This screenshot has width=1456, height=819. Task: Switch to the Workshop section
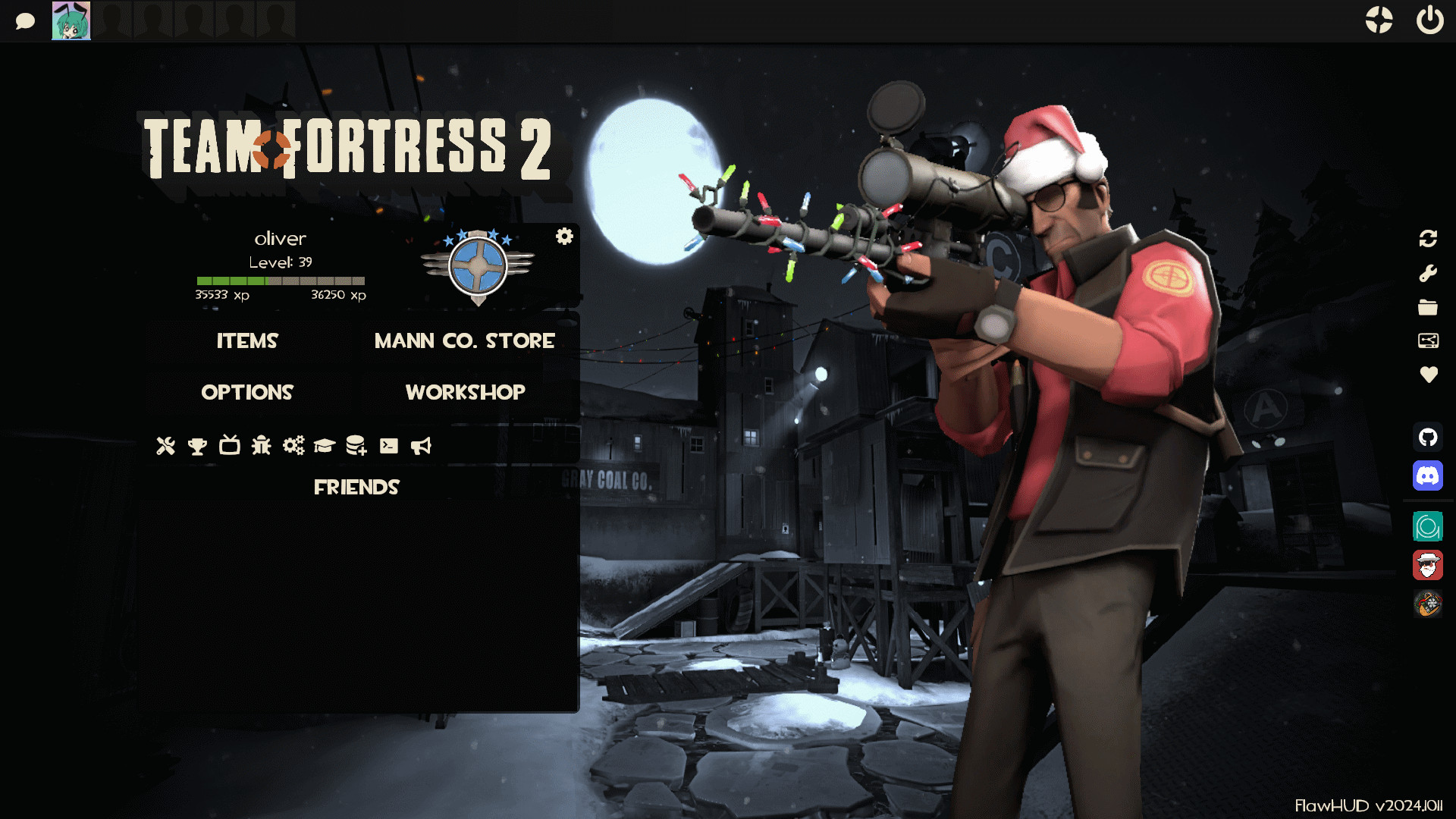(x=465, y=392)
